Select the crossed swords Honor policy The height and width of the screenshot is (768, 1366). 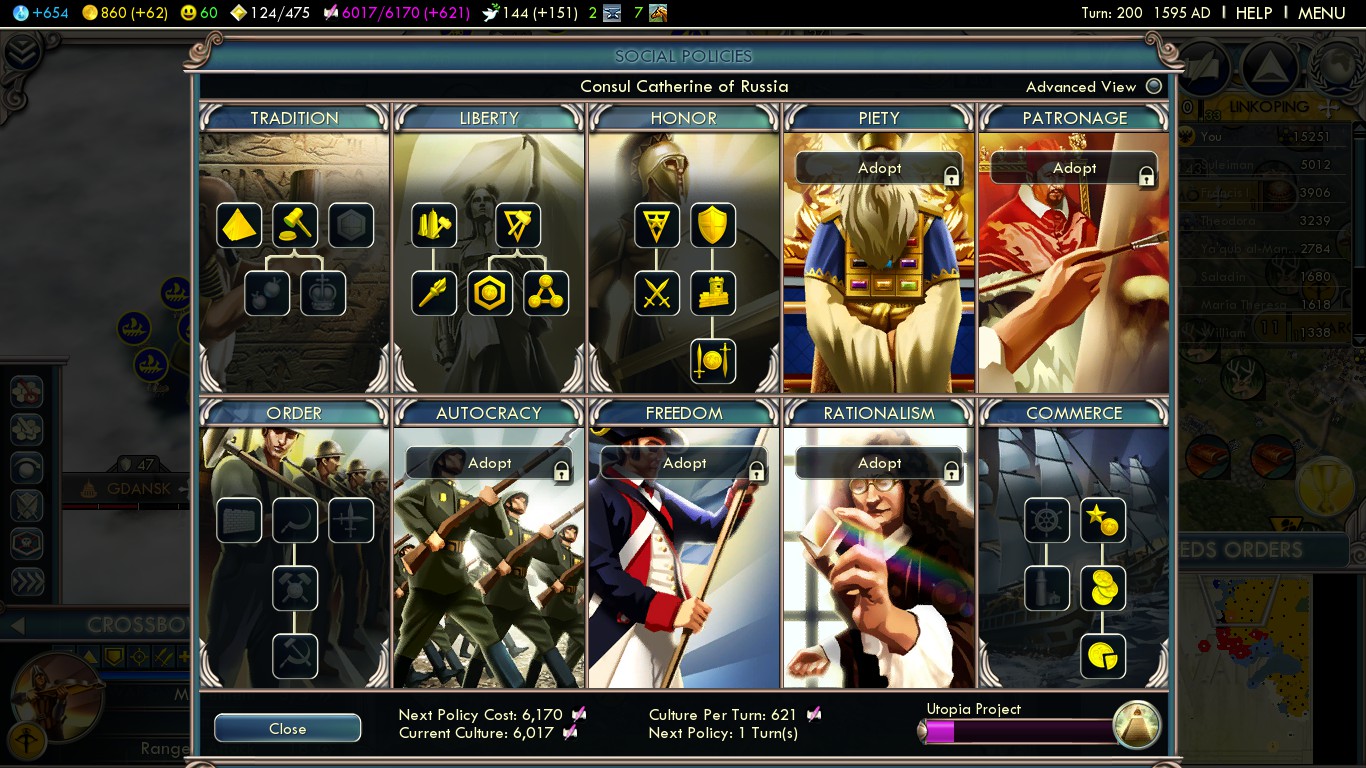click(657, 294)
